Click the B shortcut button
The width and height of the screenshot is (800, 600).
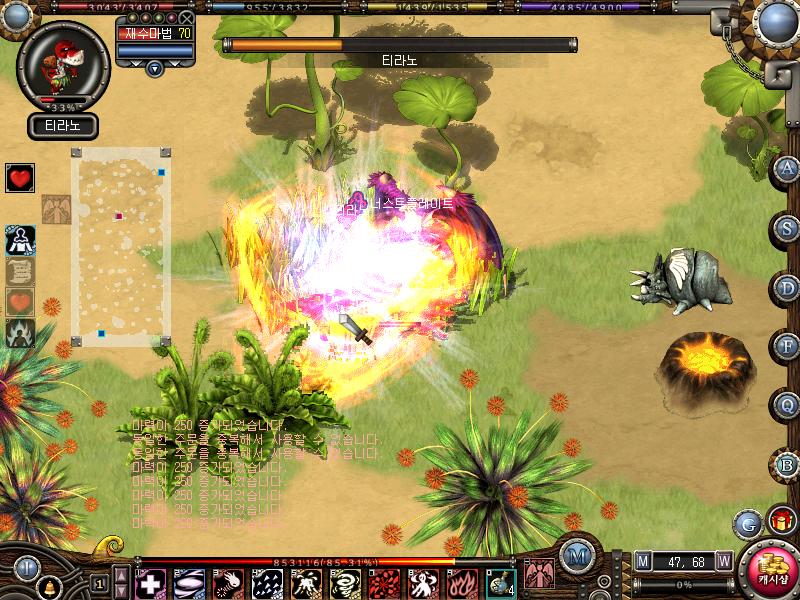pos(788,465)
